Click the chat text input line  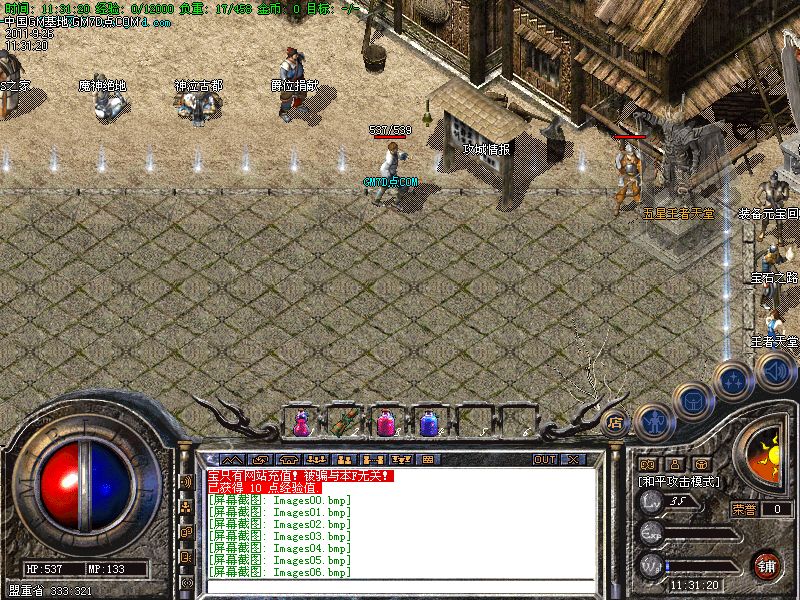400,588
